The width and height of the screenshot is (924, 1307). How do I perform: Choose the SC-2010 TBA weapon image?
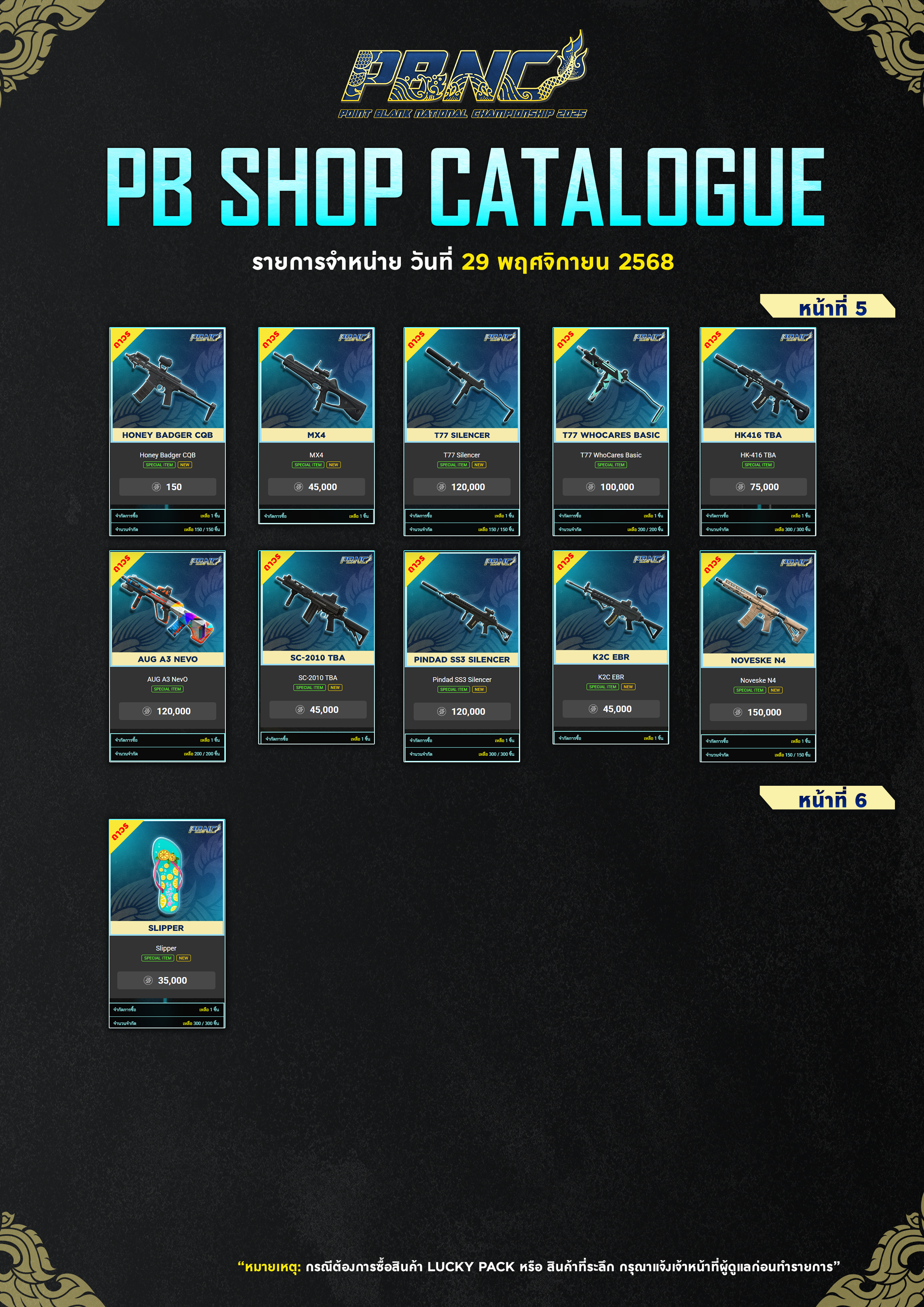(318, 602)
